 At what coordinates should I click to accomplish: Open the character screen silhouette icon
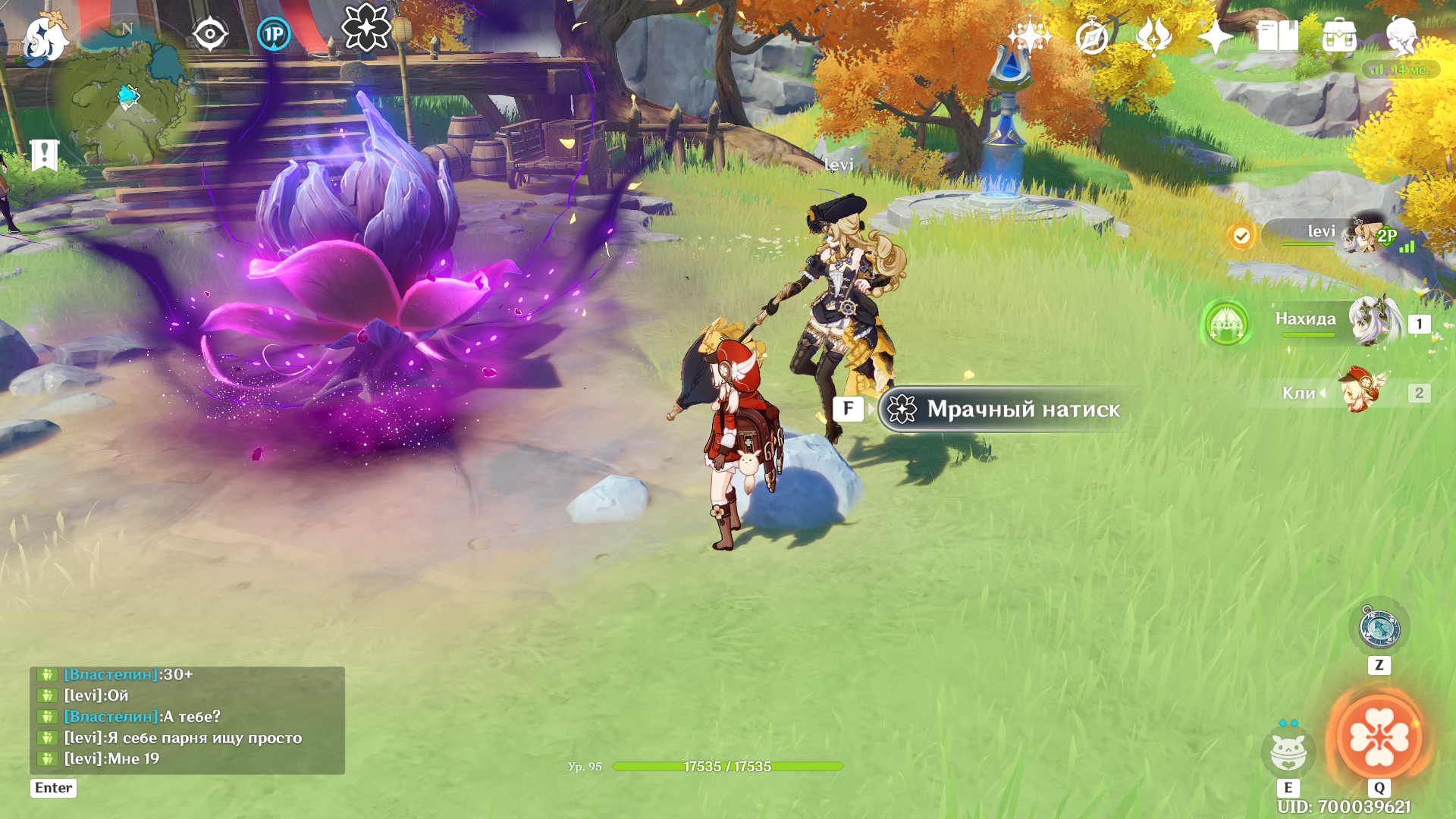(1401, 36)
